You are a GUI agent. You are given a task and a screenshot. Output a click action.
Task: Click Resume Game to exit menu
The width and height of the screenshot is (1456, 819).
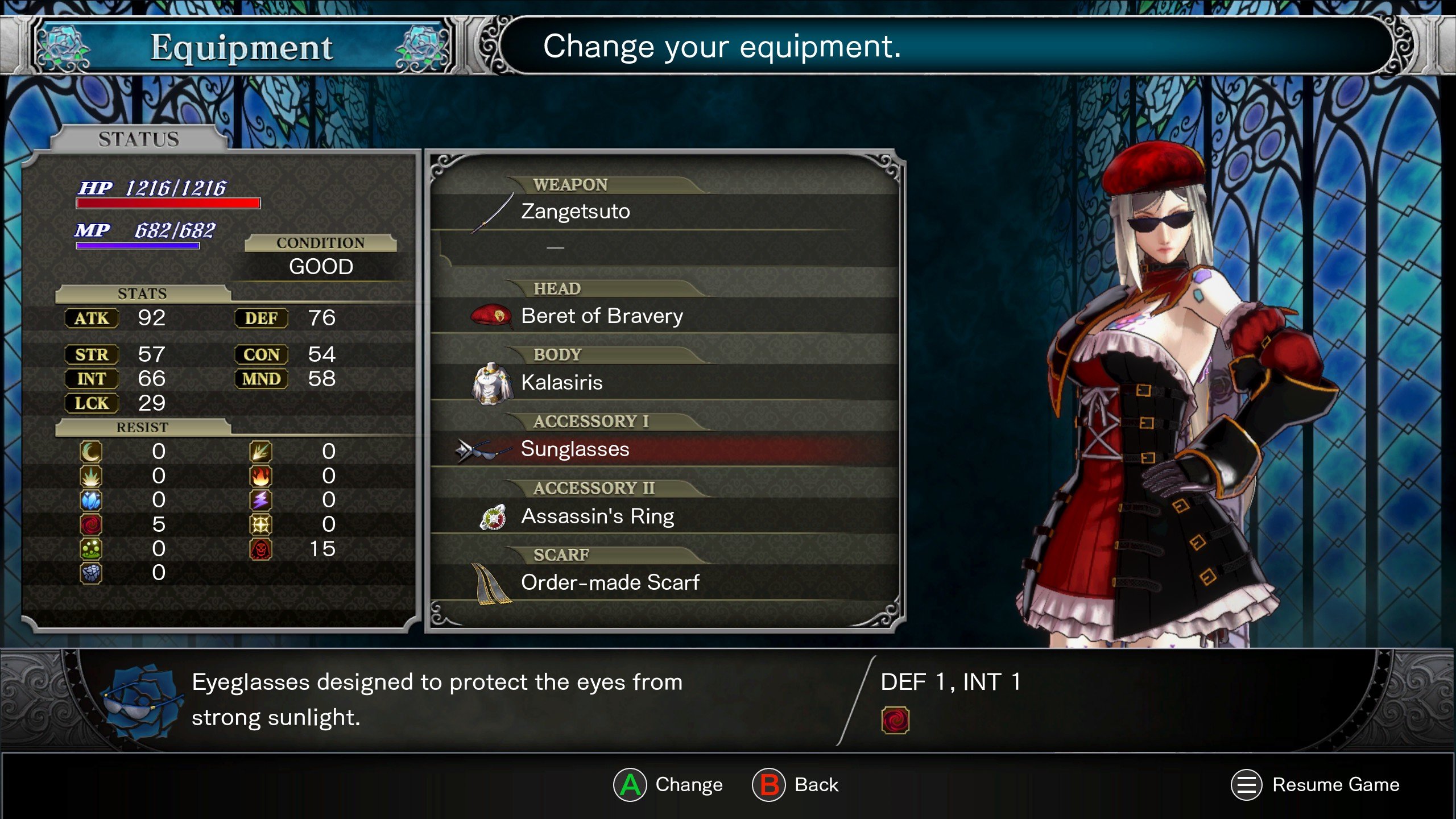point(1335,785)
